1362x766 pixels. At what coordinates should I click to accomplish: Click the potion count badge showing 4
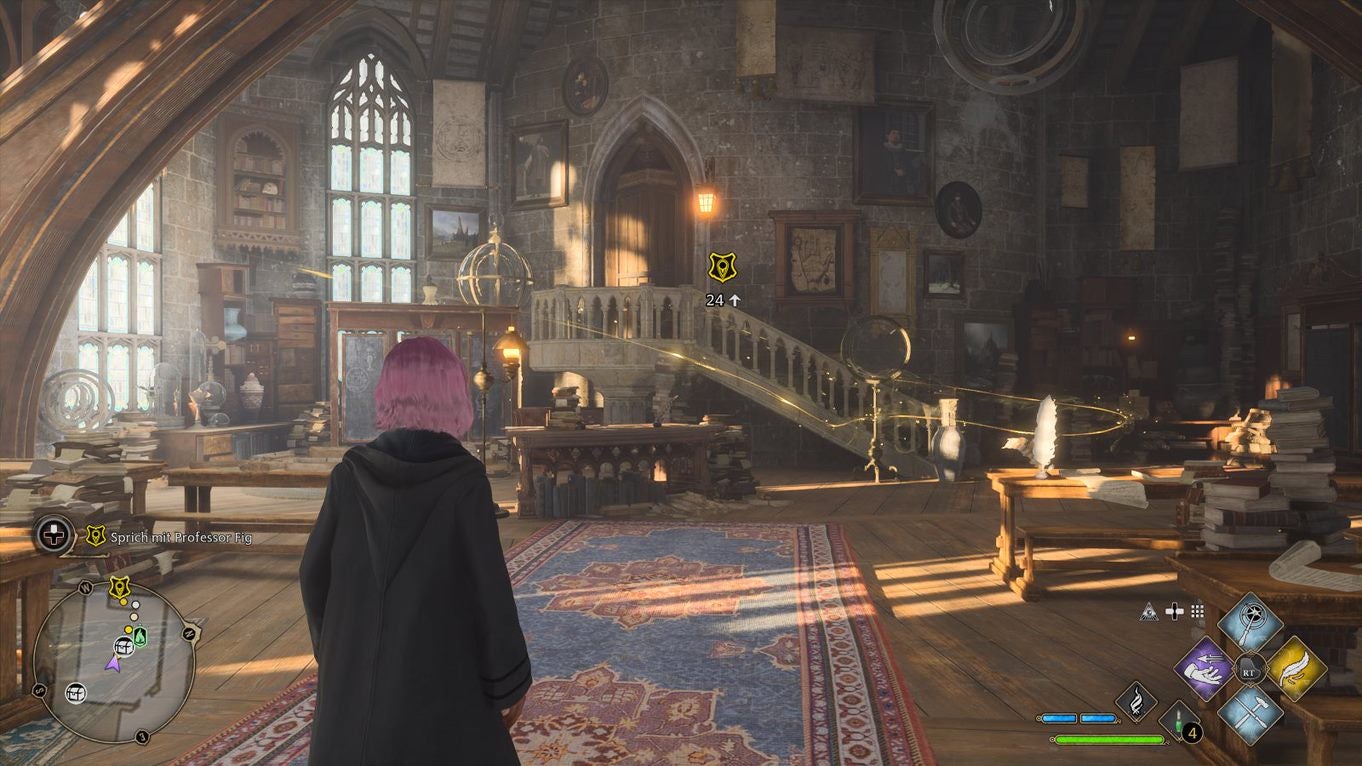(x=1192, y=732)
